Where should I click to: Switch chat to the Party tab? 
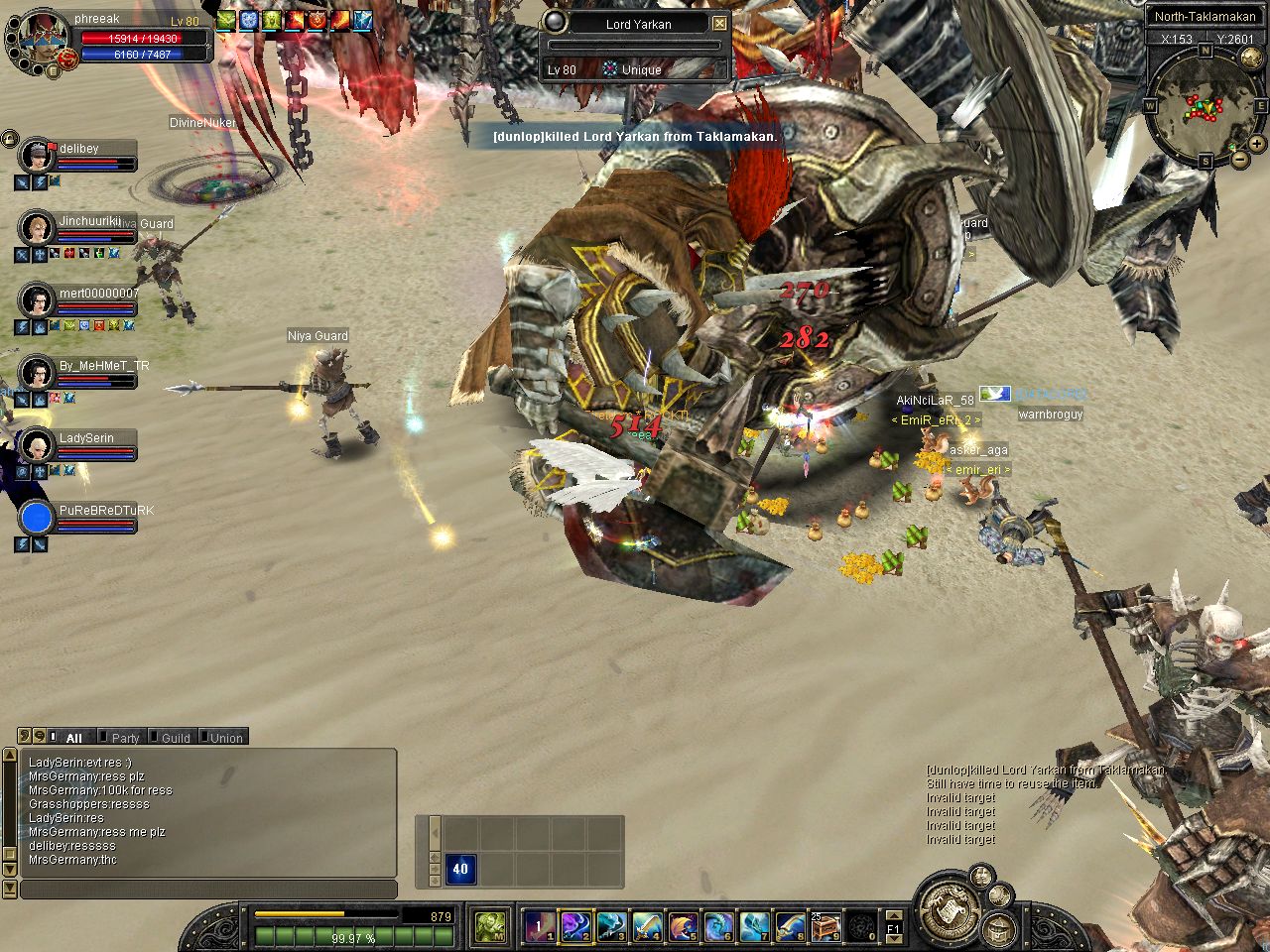click(124, 738)
